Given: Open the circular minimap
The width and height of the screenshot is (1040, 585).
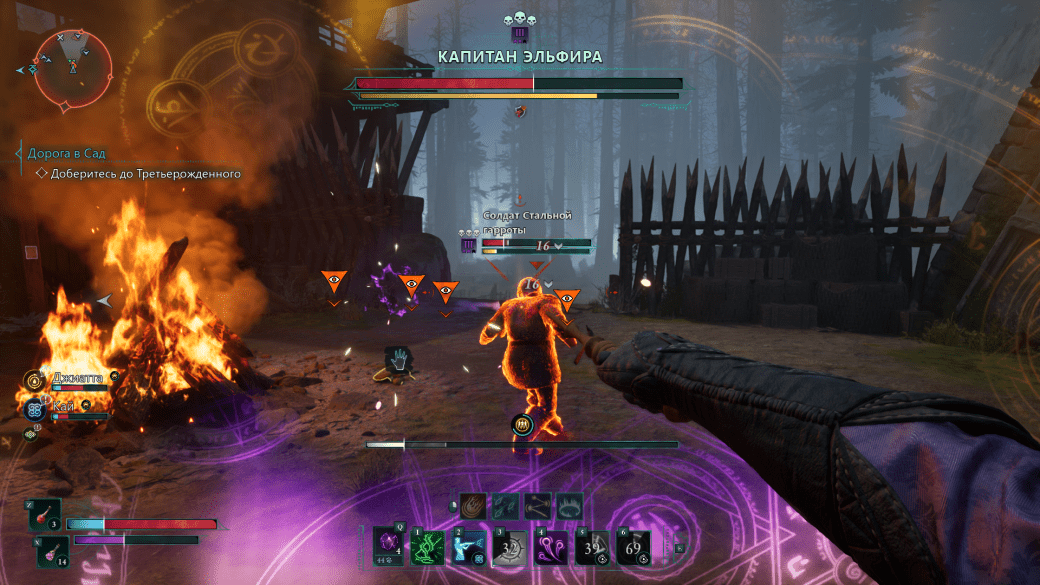Looking at the screenshot, I should (x=72, y=67).
